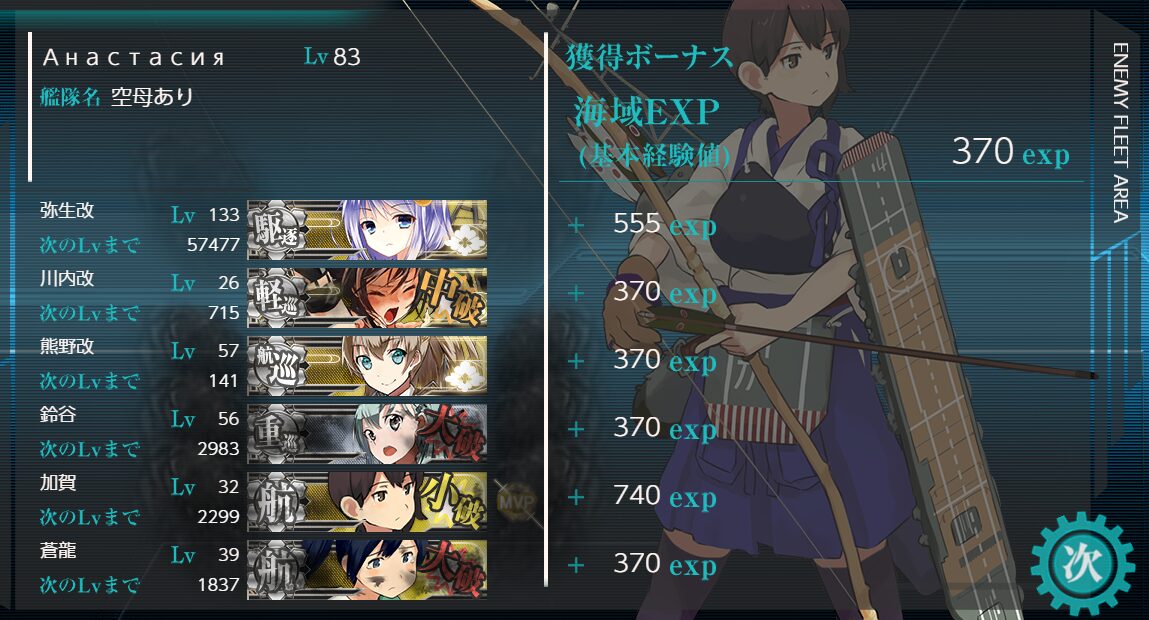Choose Kumano Kai's aviation cruiser banner
The width and height of the screenshot is (1149, 620).
(367, 365)
